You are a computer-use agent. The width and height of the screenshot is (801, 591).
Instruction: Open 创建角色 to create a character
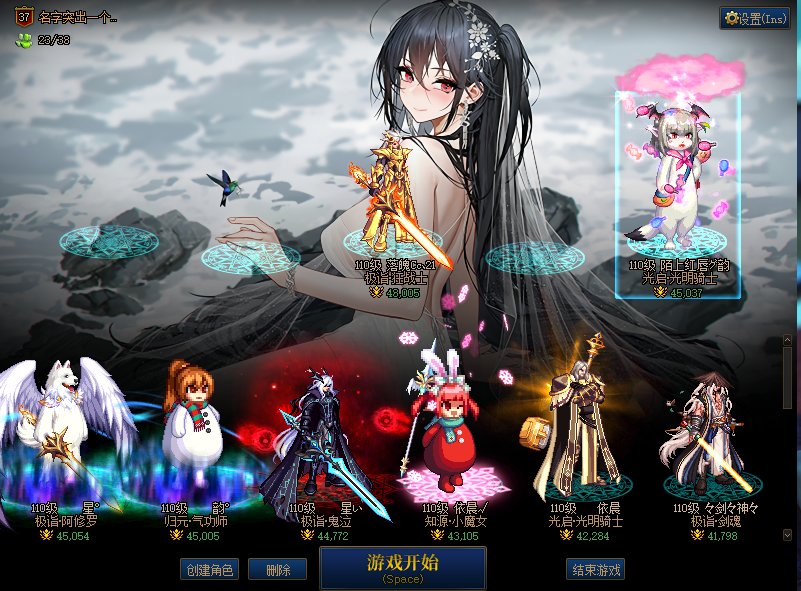[x=208, y=570]
